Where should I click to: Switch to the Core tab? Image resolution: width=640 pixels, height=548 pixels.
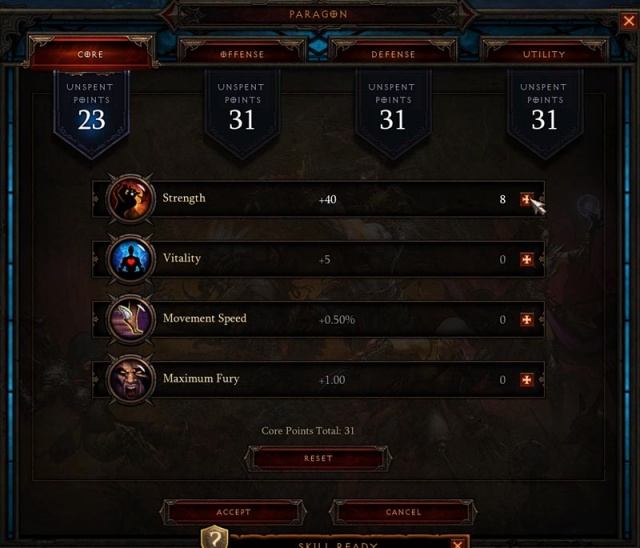90,54
